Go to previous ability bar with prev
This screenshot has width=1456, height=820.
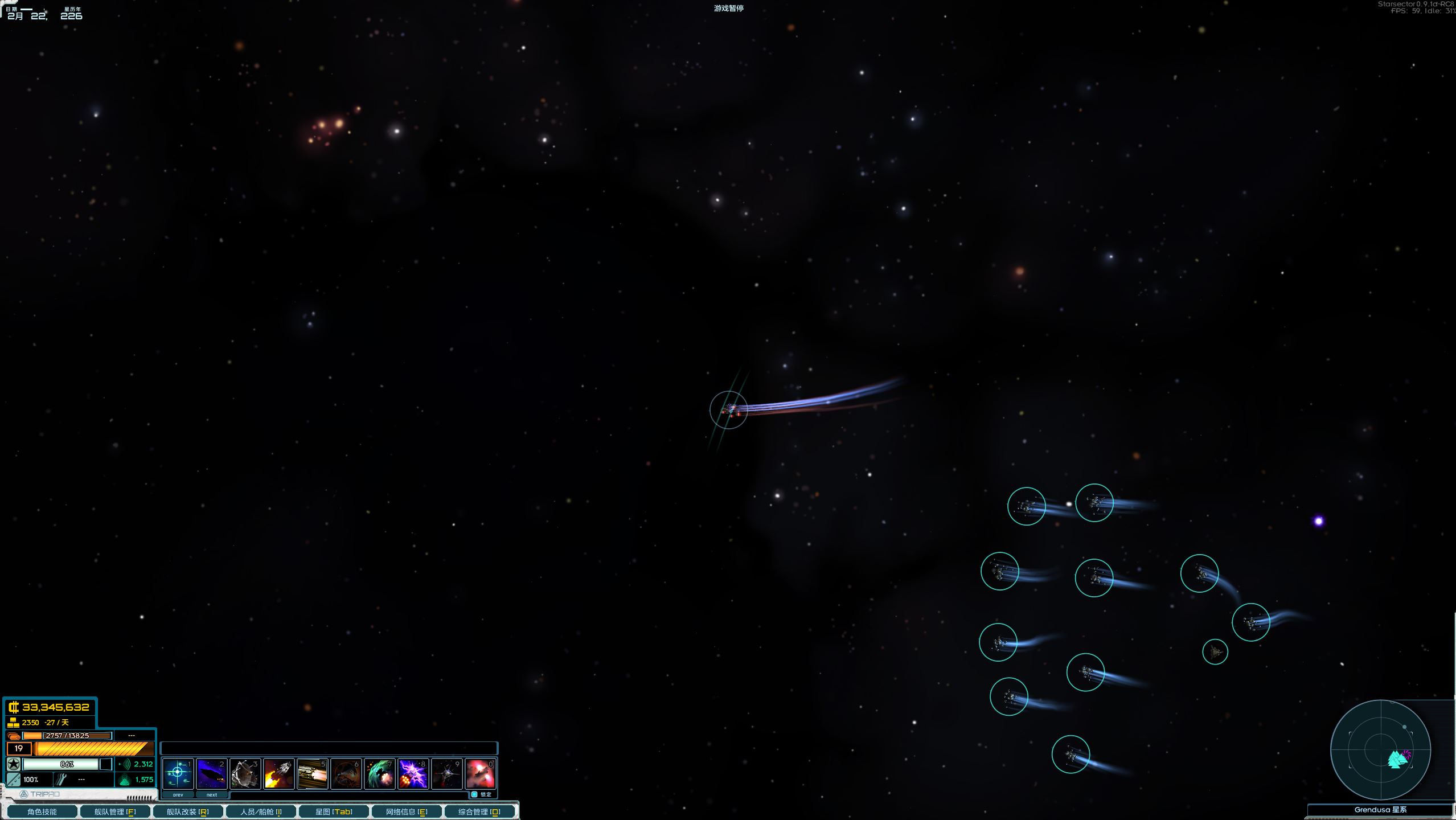coord(178,794)
